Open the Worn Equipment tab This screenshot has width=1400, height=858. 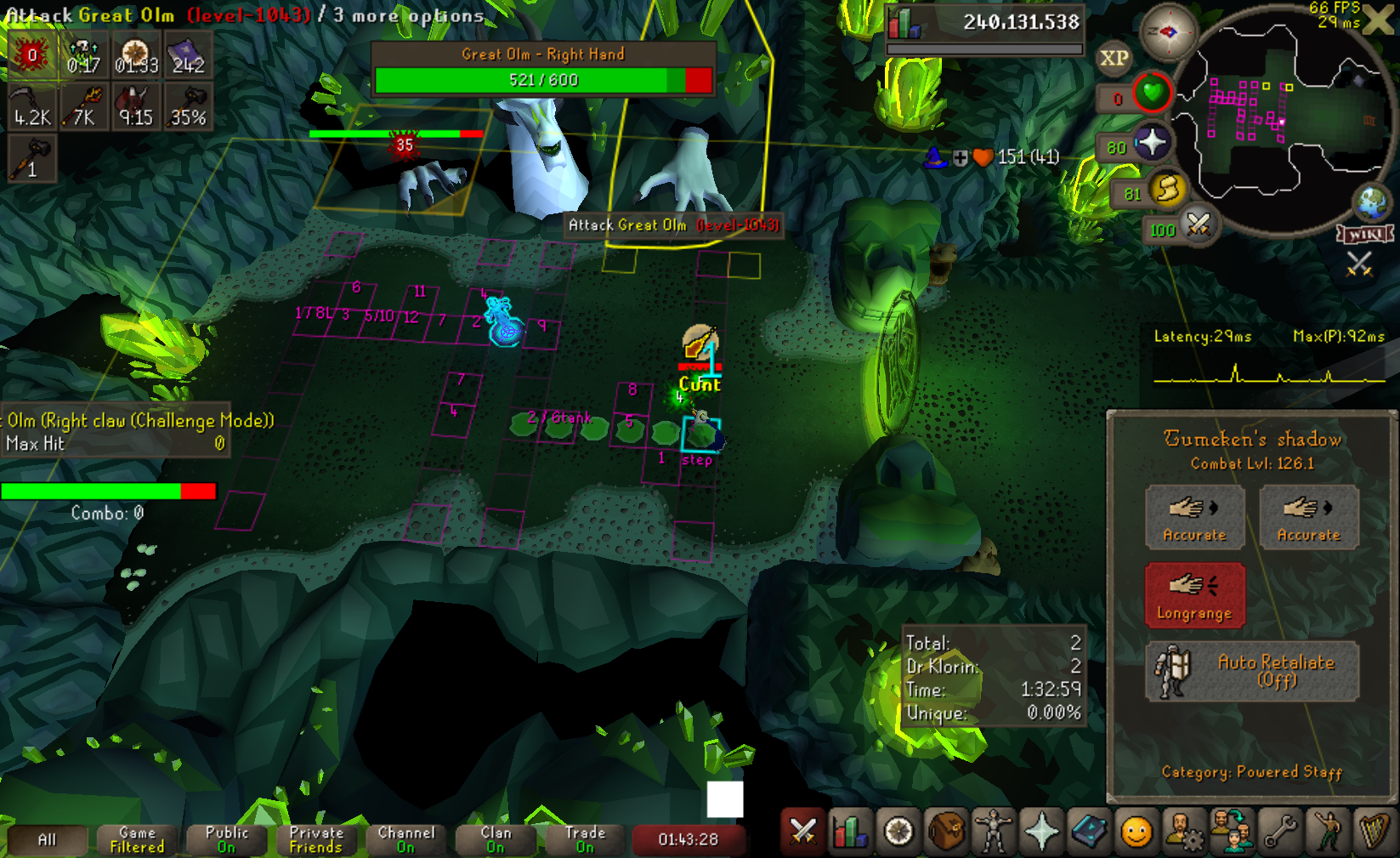(x=994, y=832)
